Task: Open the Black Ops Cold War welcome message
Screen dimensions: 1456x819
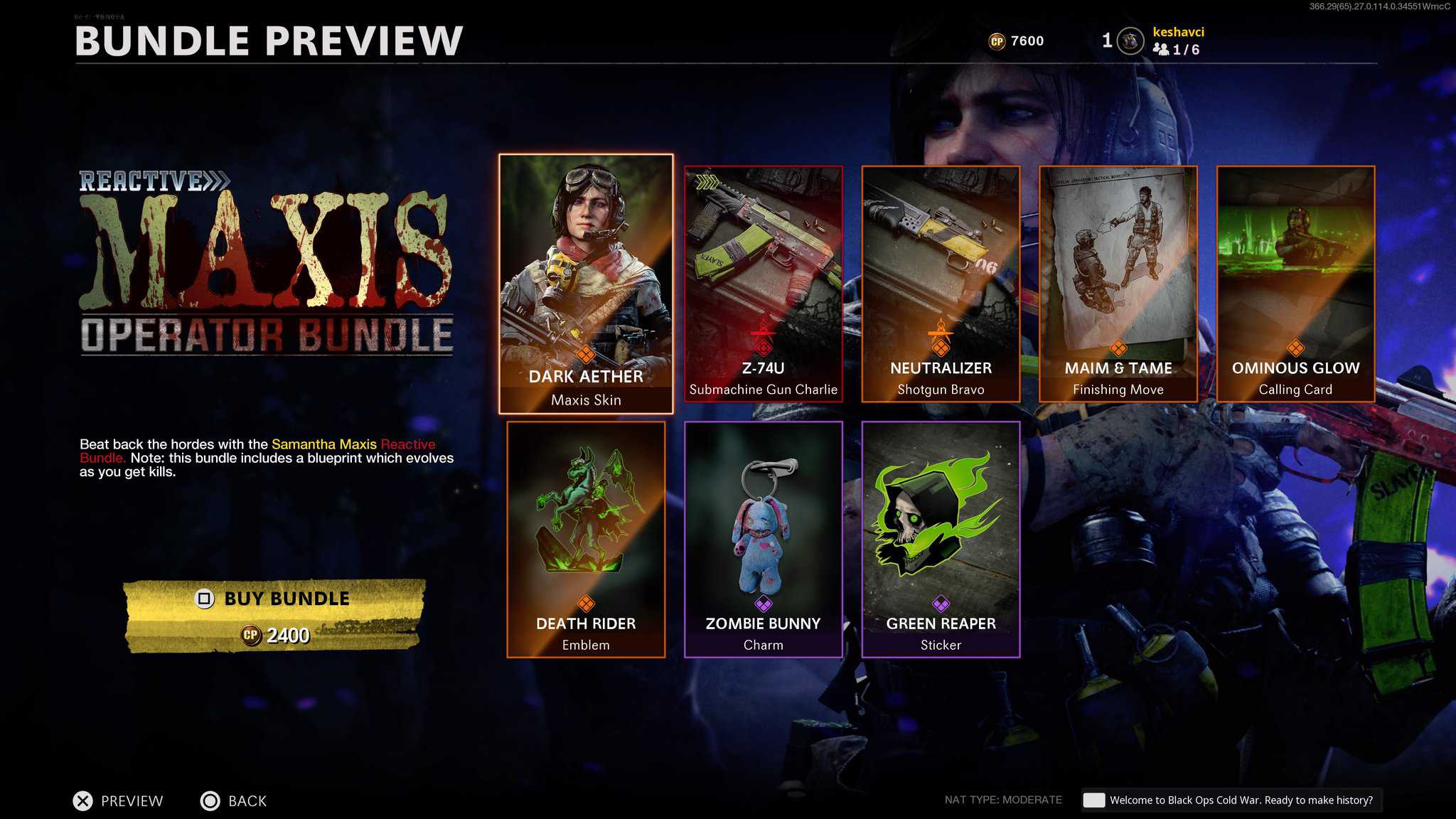Action: [x=1231, y=800]
